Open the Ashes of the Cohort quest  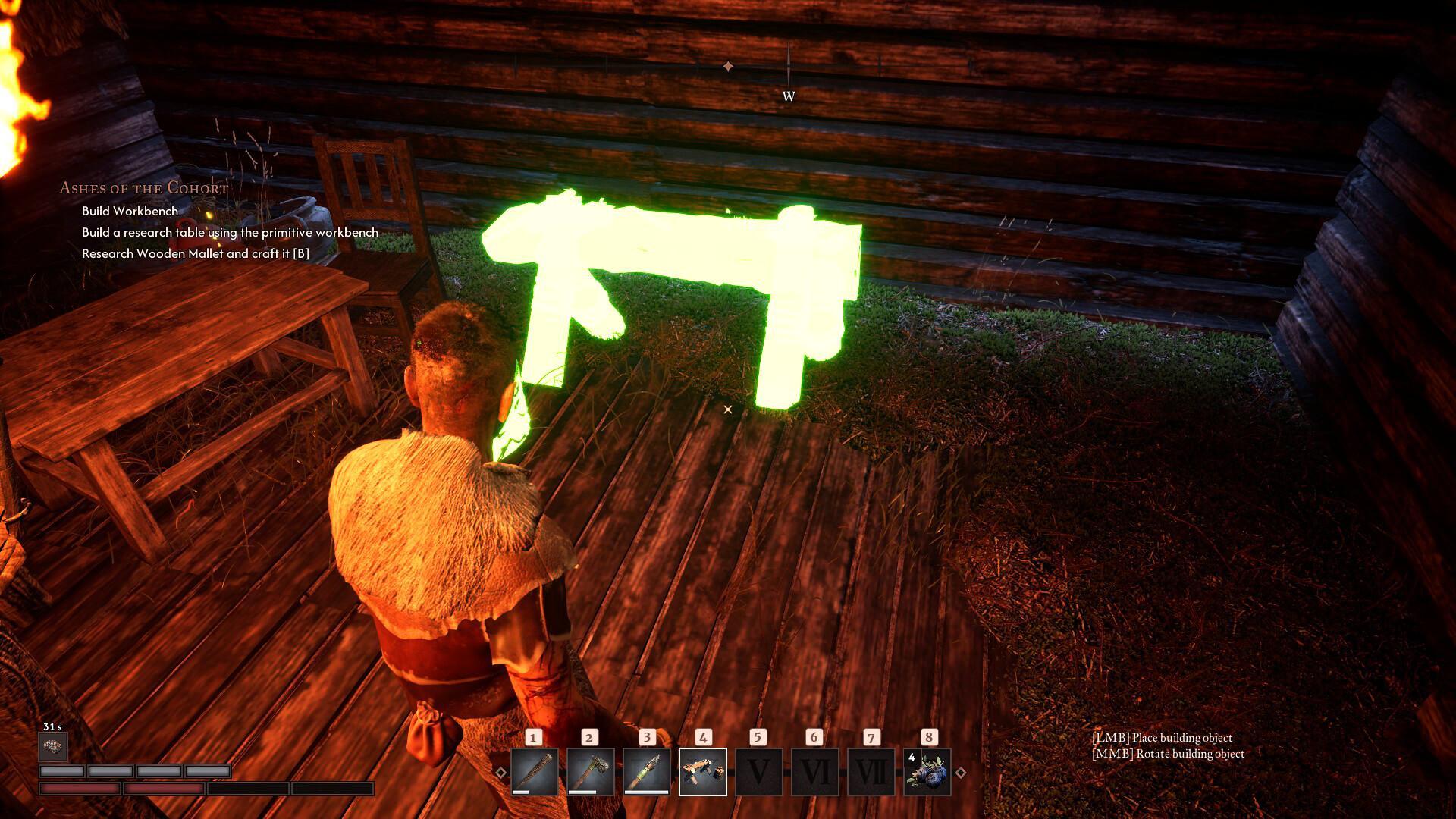(x=143, y=188)
